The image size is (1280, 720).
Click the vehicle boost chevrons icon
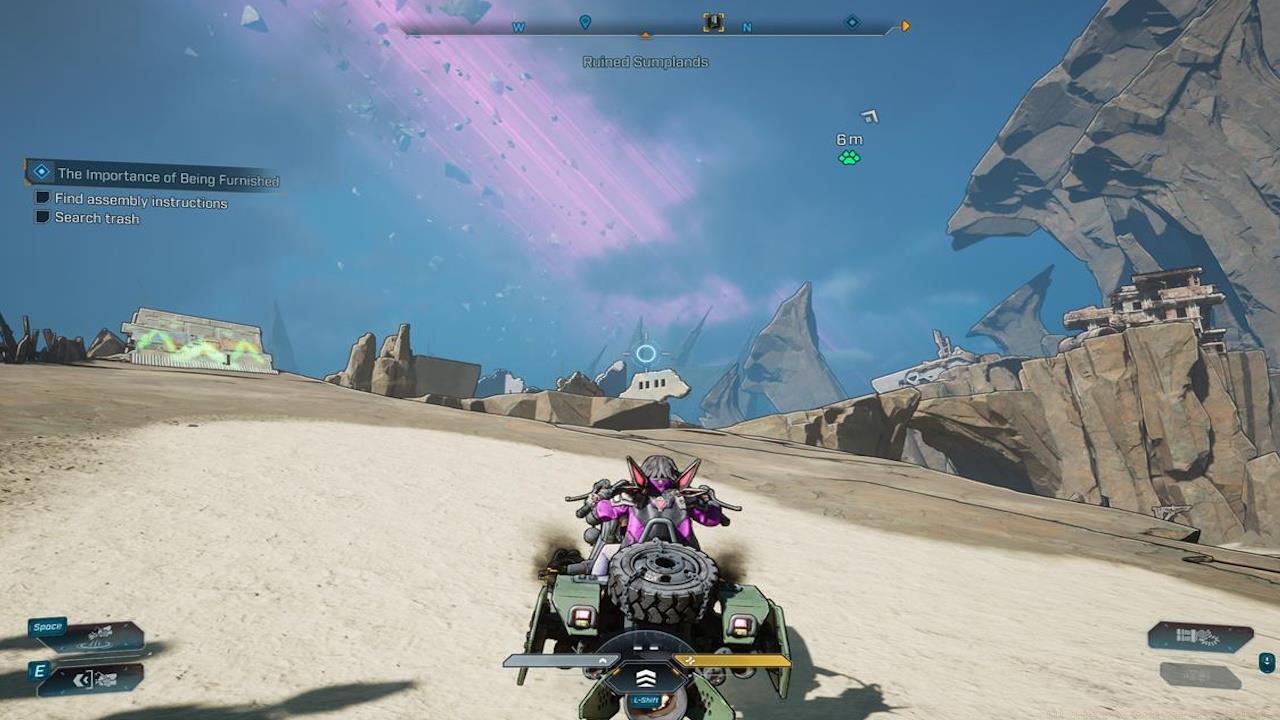pyautogui.click(x=646, y=679)
